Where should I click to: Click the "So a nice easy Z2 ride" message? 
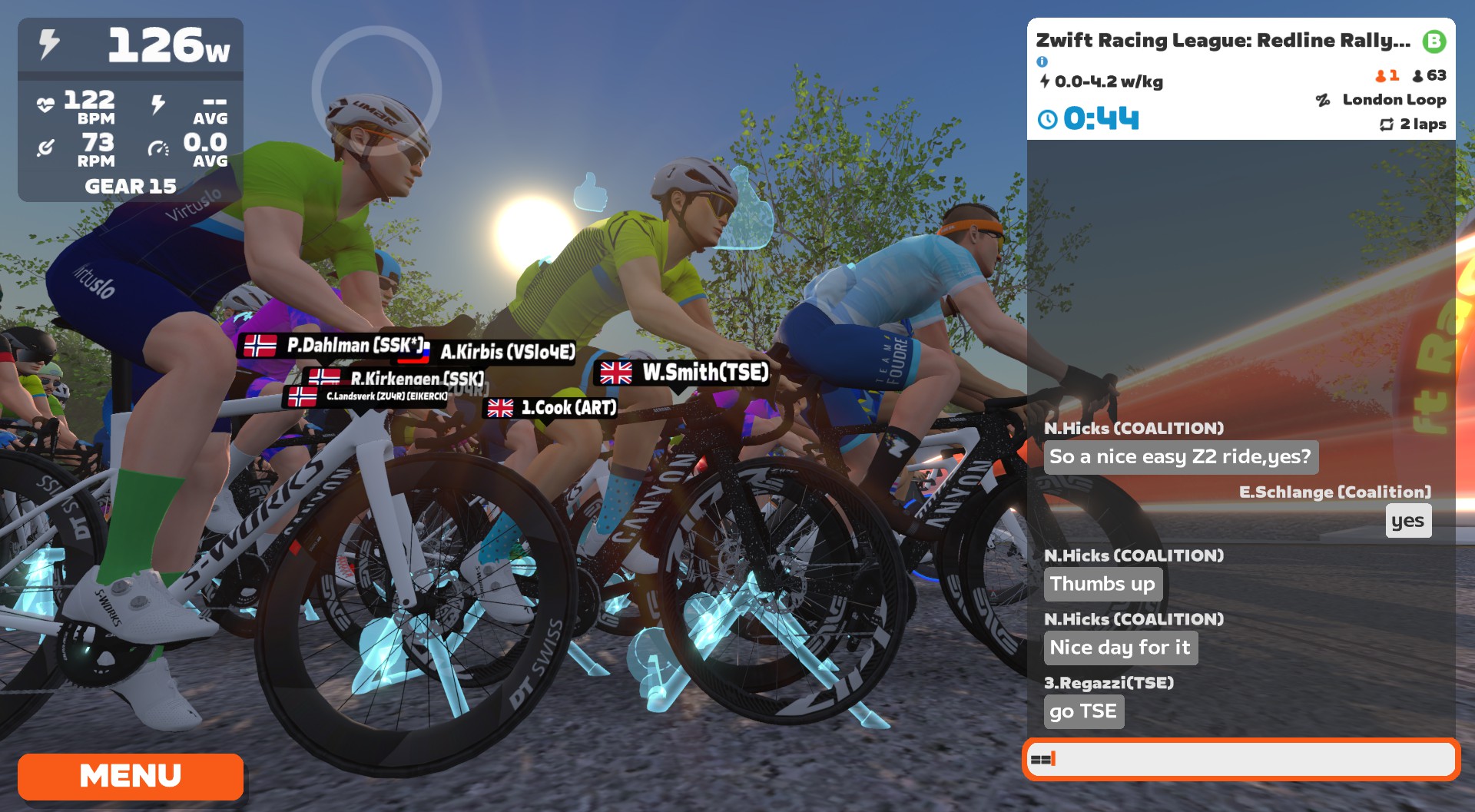pos(1180,457)
